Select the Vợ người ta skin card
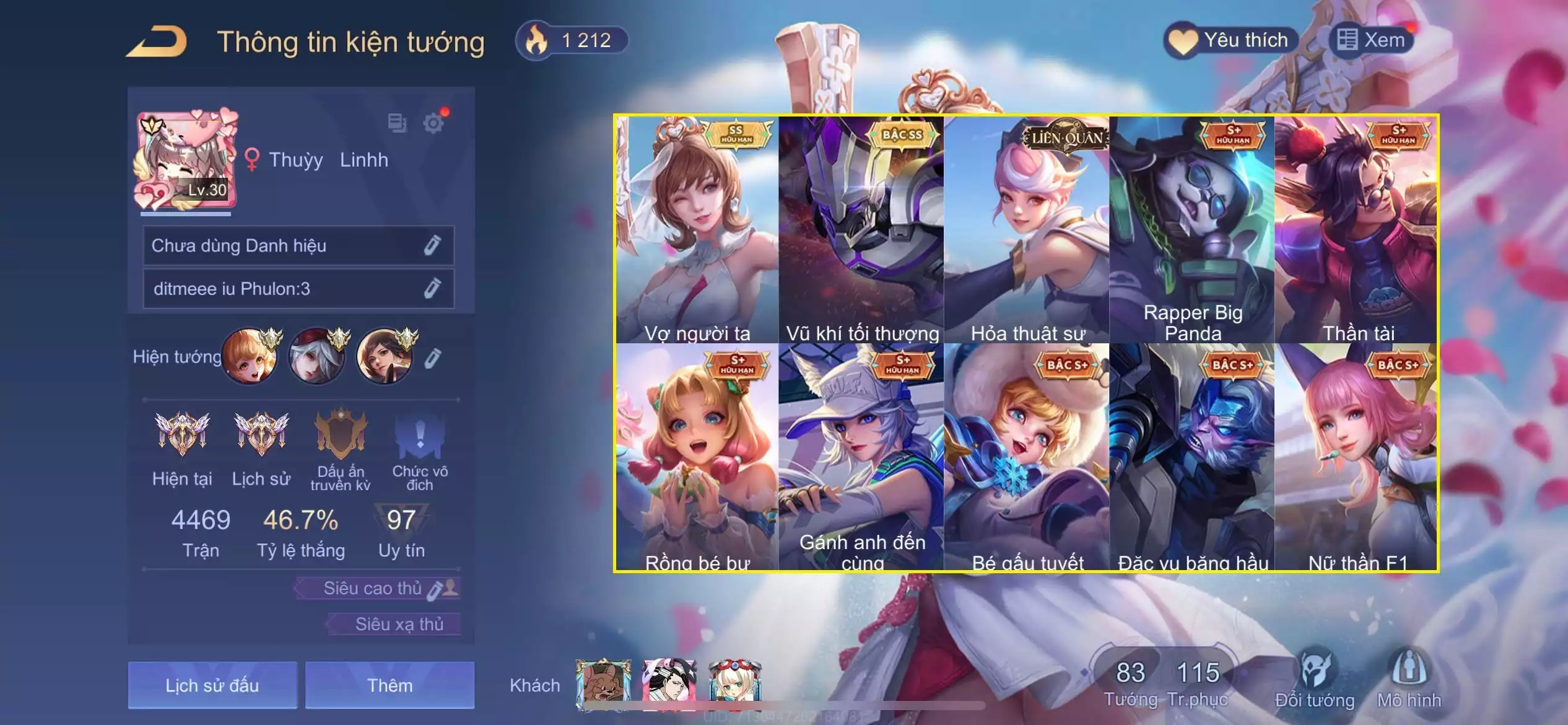The height and width of the screenshot is (725, 1568). (x=697, y=229)
